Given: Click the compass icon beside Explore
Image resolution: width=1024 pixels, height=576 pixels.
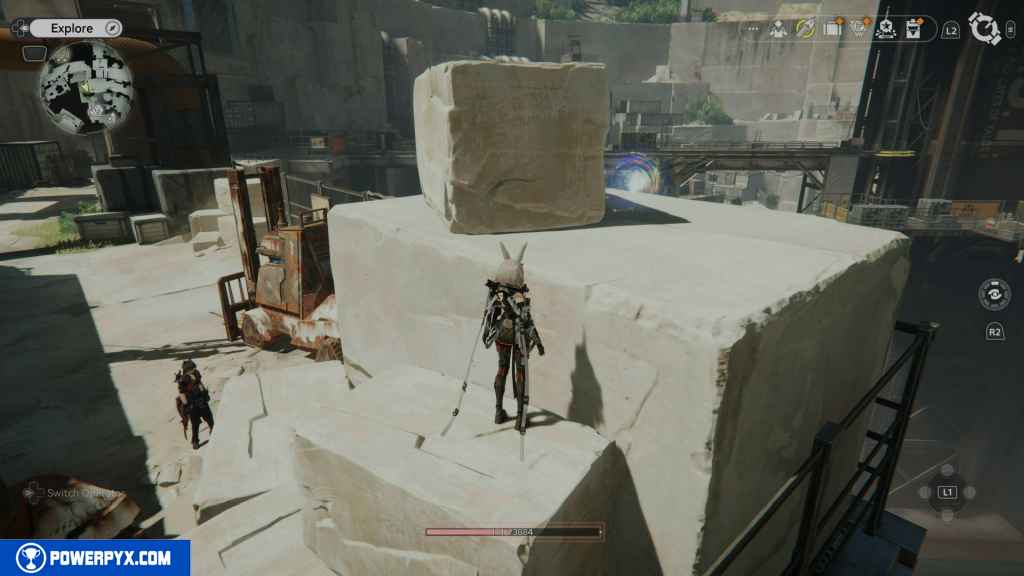Looking at the screenshot, I should pyautogui.click(x=112, y=29).
